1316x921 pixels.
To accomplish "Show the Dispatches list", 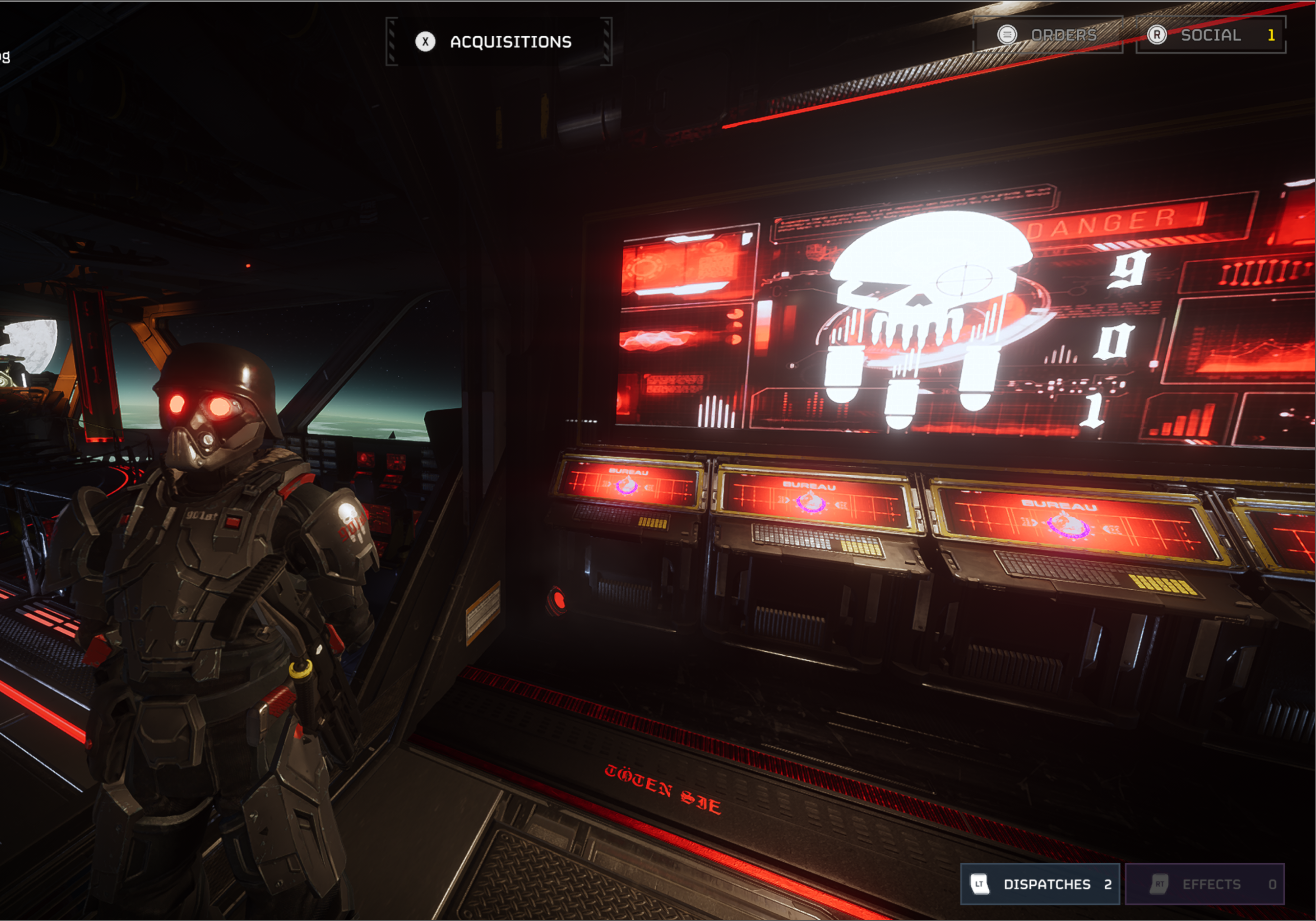I will 1039,884.
